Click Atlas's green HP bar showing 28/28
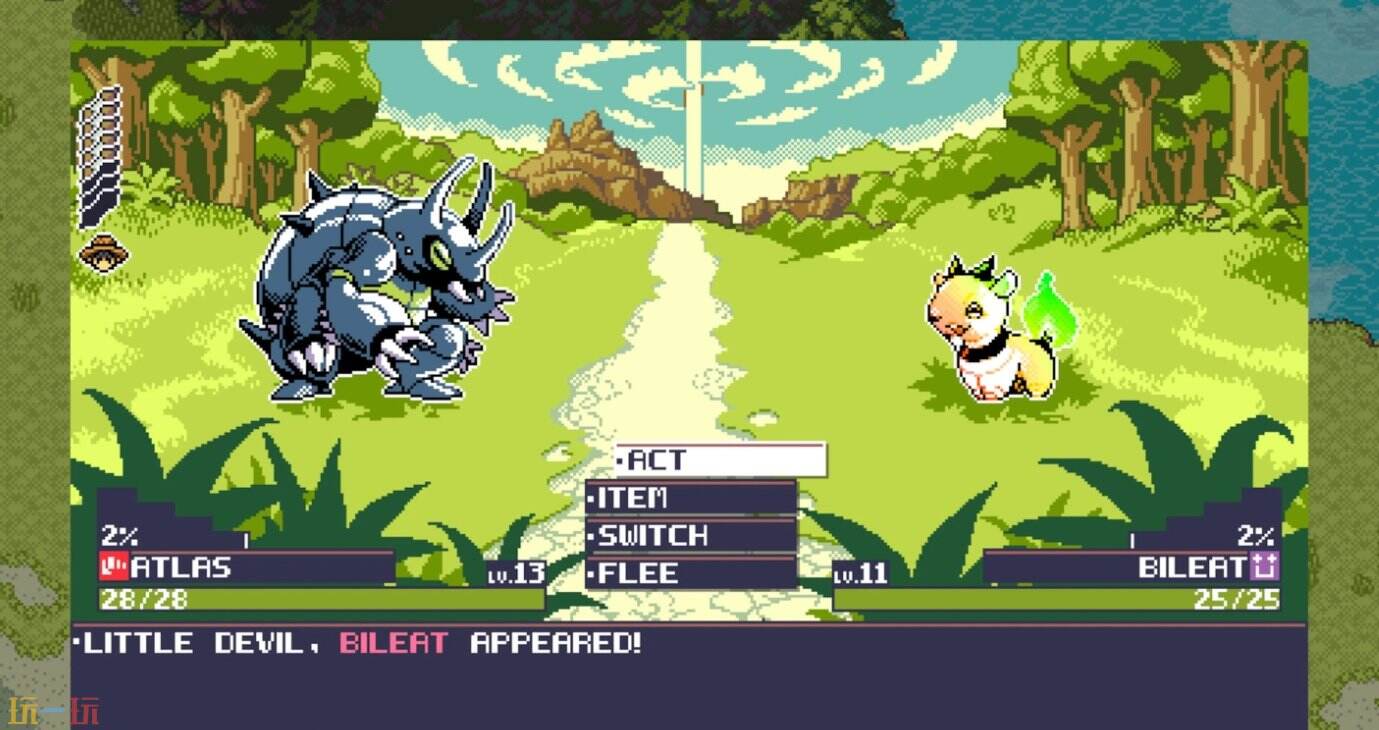Viewport: 1379px width, 730px height. click(x=300, y=600)
